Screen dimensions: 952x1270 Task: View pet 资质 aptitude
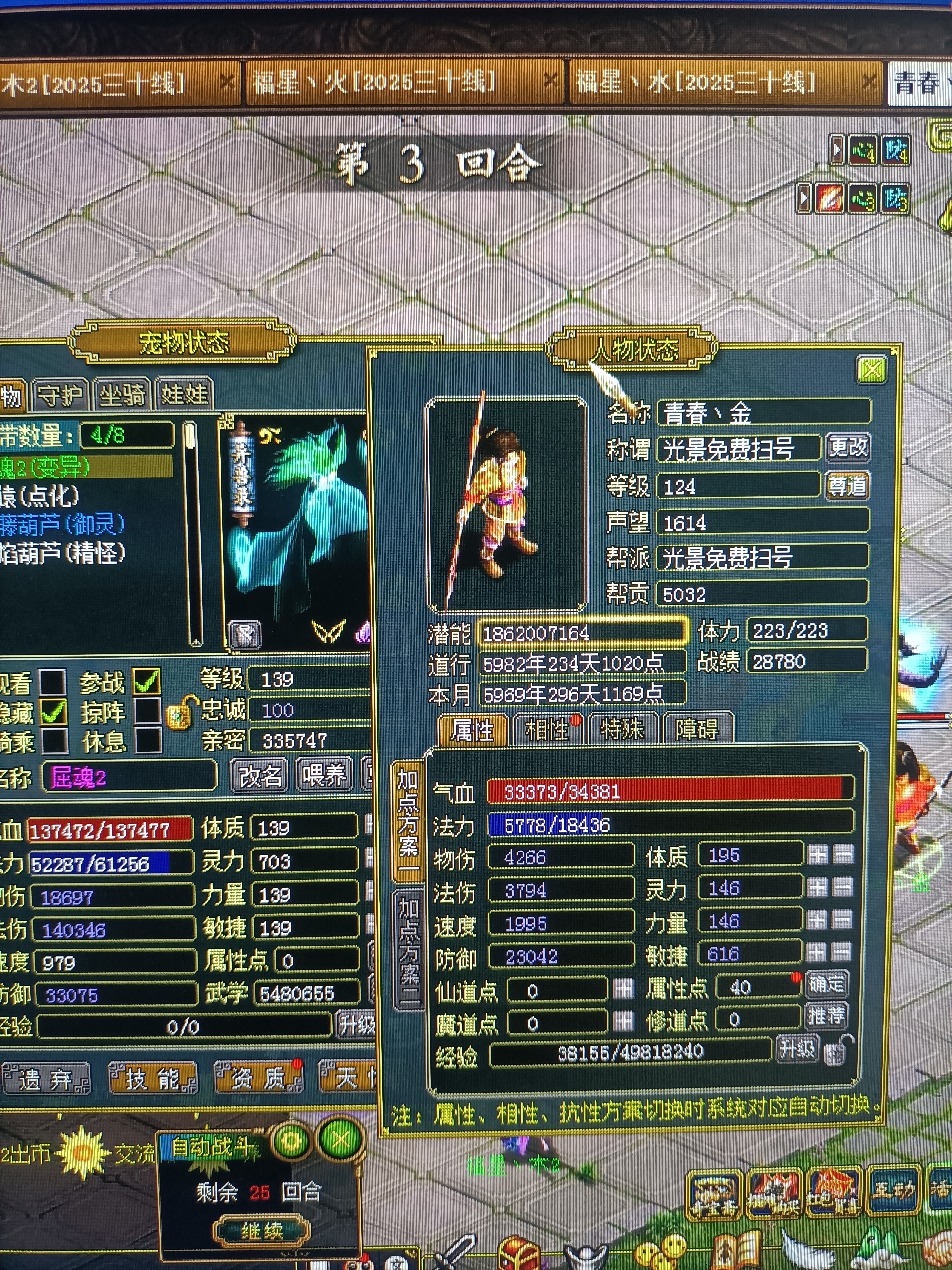(x=258, y=1078)
